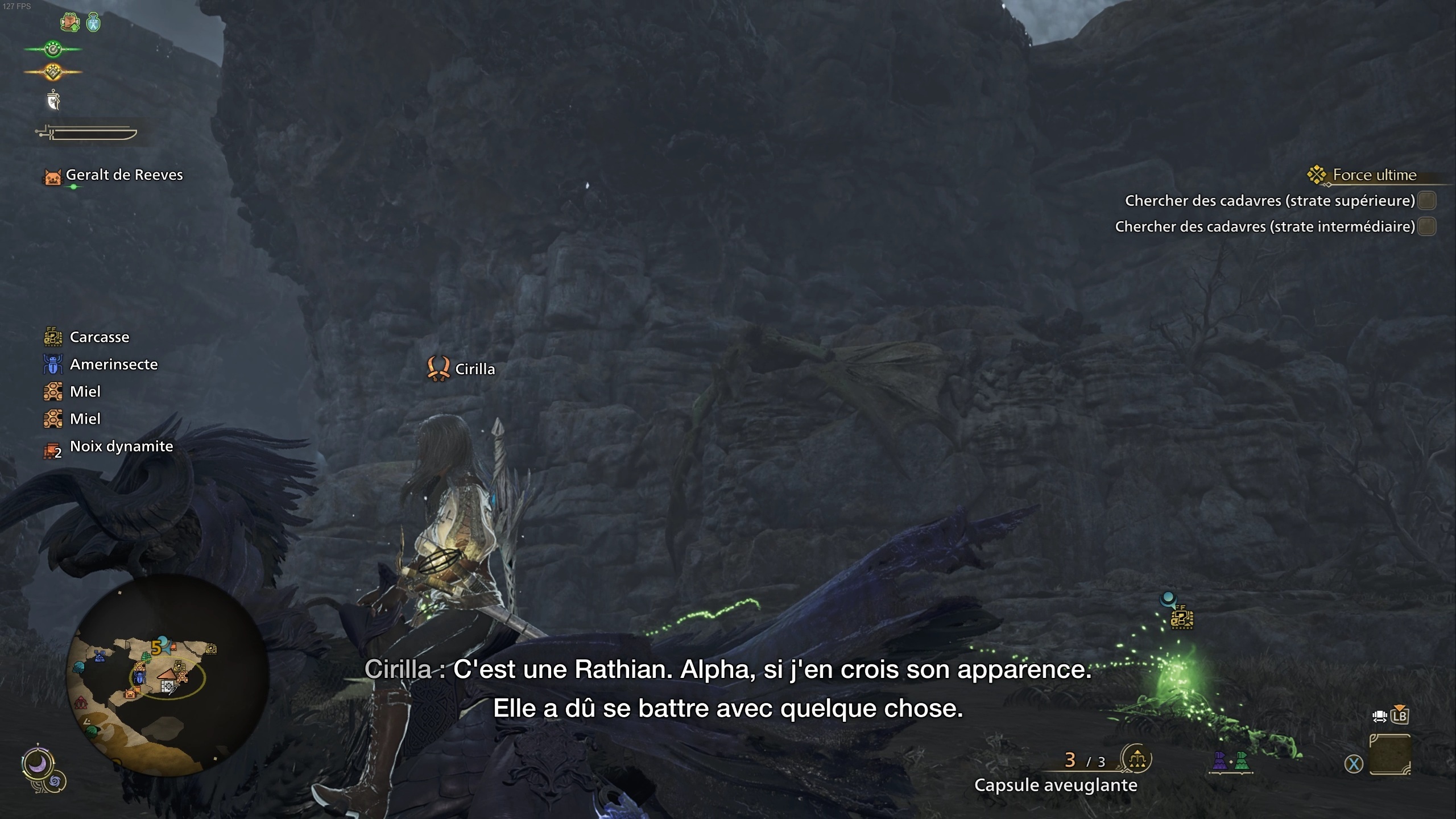Click the blue potion buff icon
1456x819 pixels.
click(93, 23)
